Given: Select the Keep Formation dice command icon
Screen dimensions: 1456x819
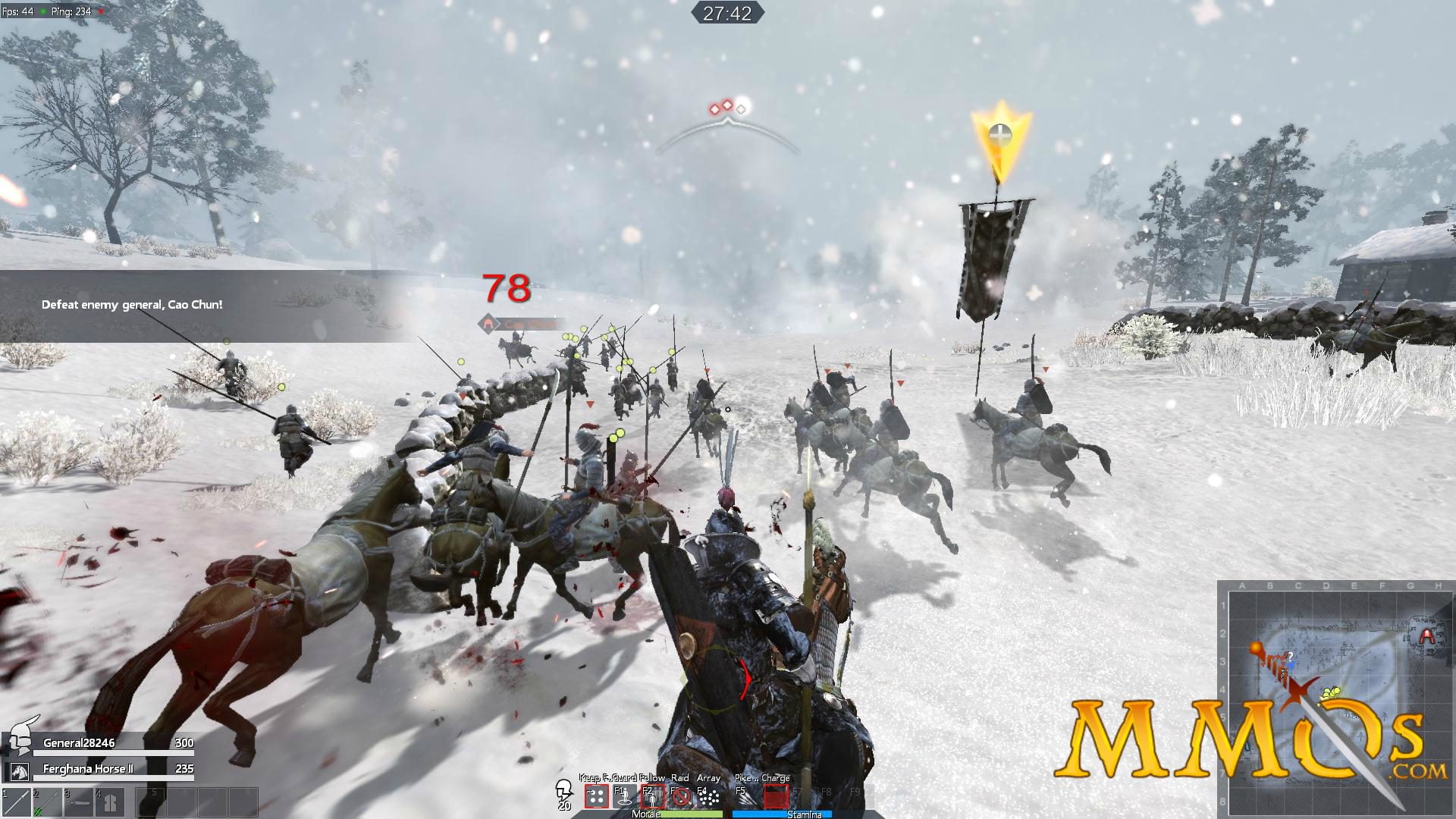Looking at the screenshot, I should 596,796.
